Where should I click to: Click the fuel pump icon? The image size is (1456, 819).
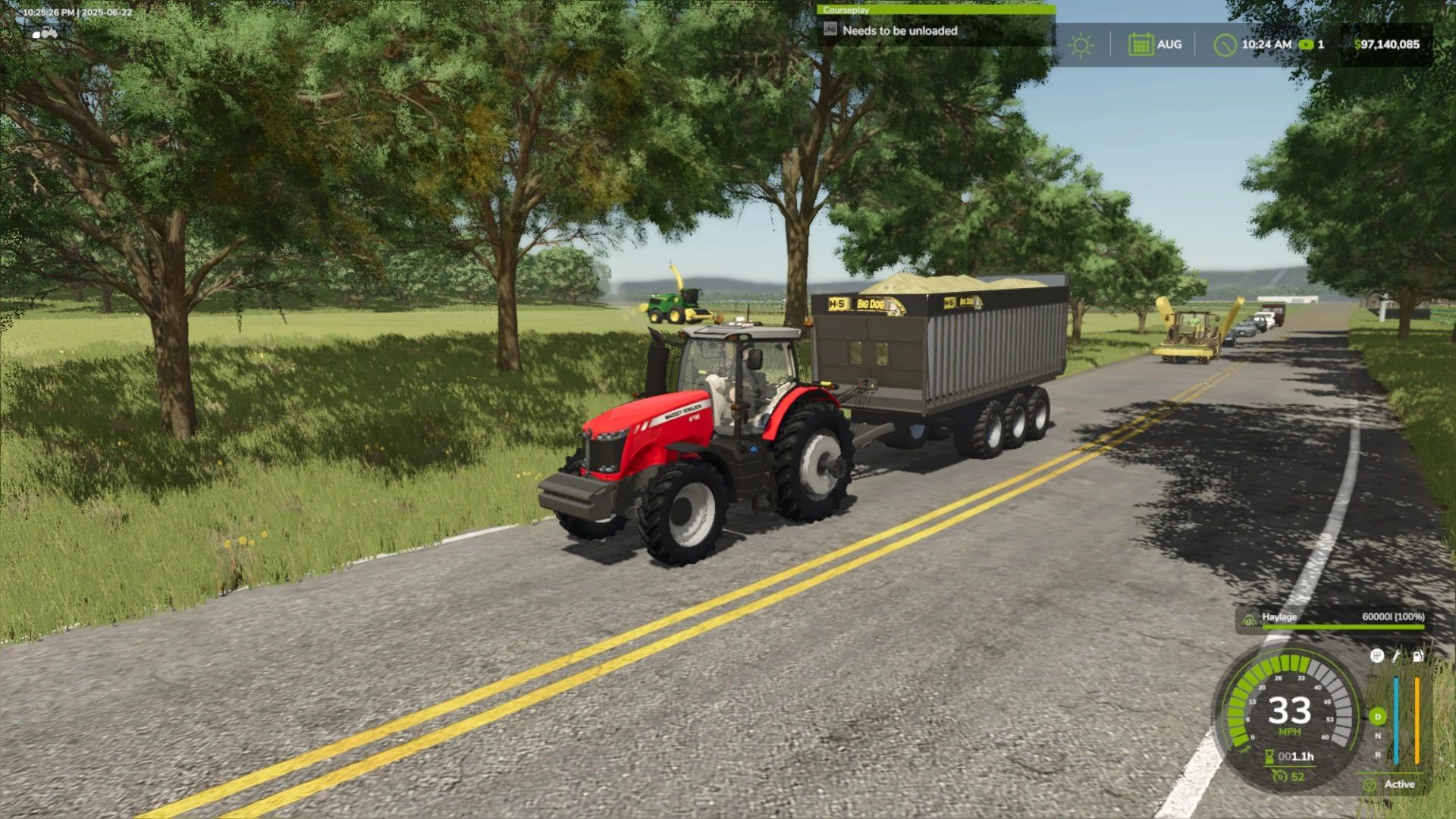click(x=1417, y=657)
